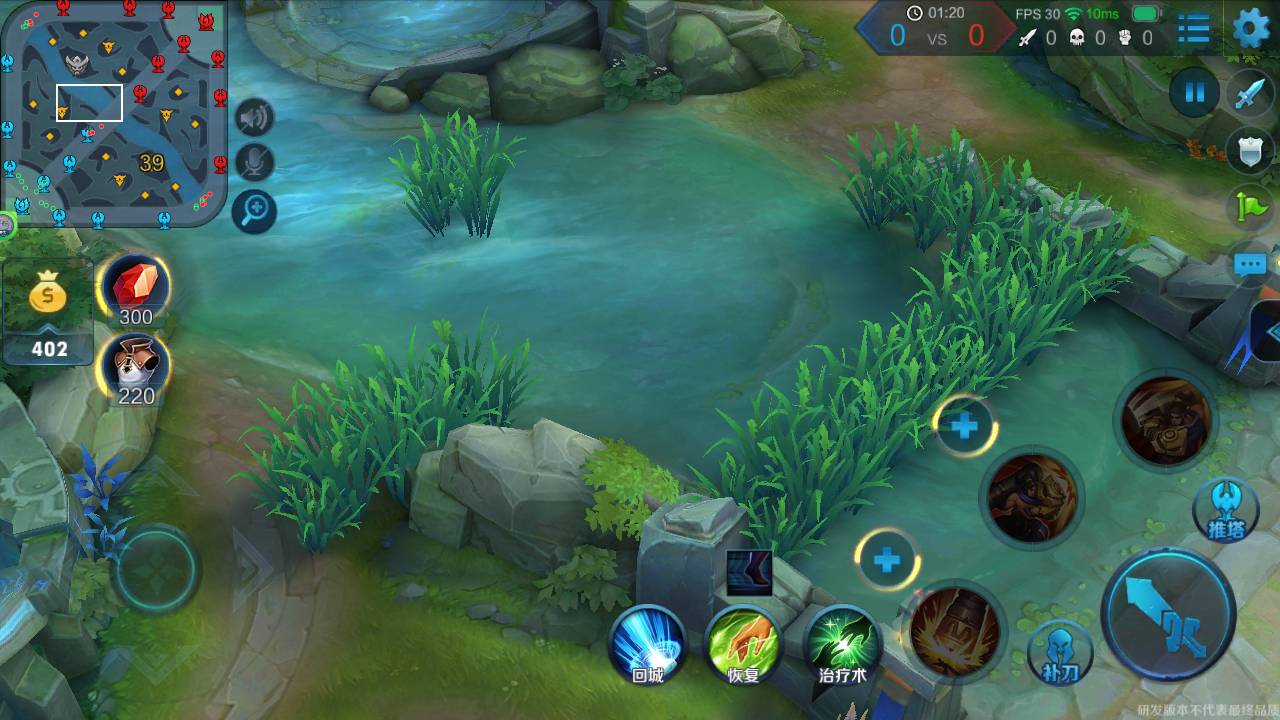The image size is (1280, 720).
Task: Use the 恢复 restore skill
Action: (x=743, y=645)
